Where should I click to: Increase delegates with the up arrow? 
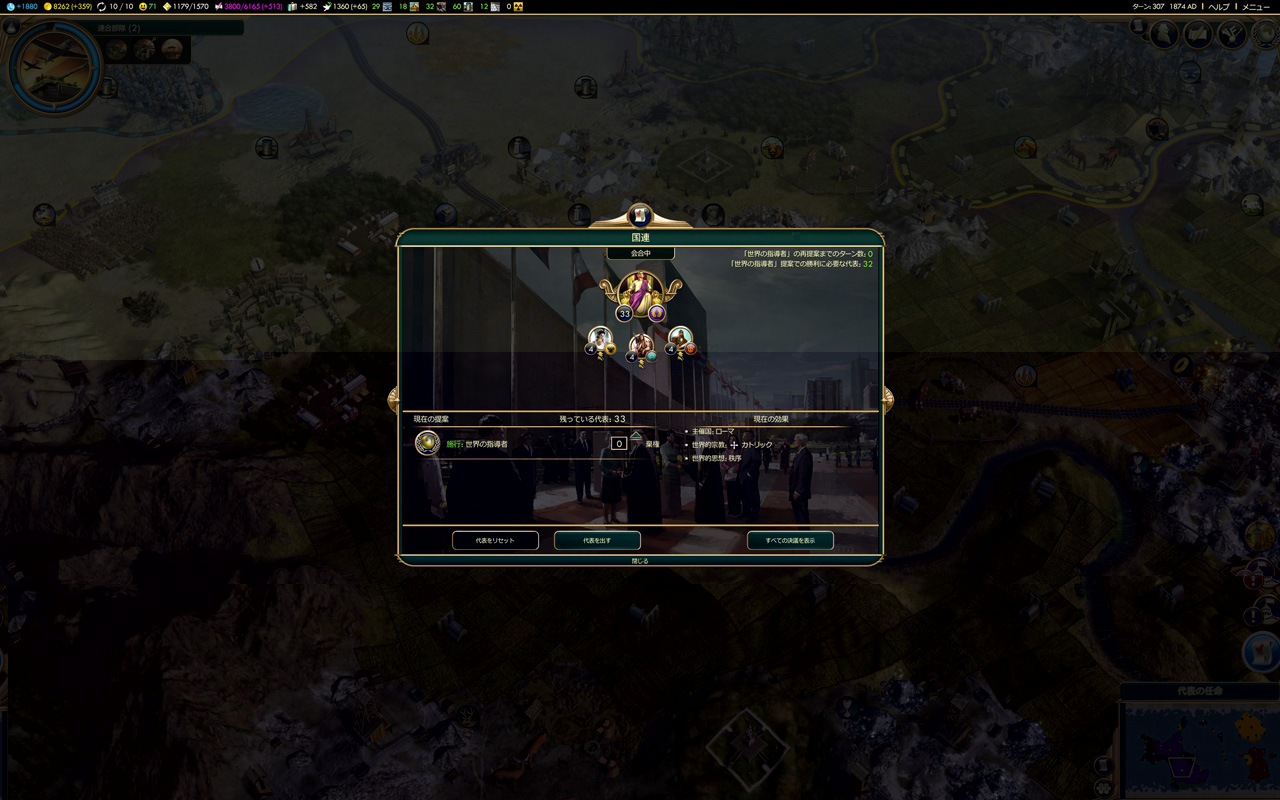coord(636,435)
